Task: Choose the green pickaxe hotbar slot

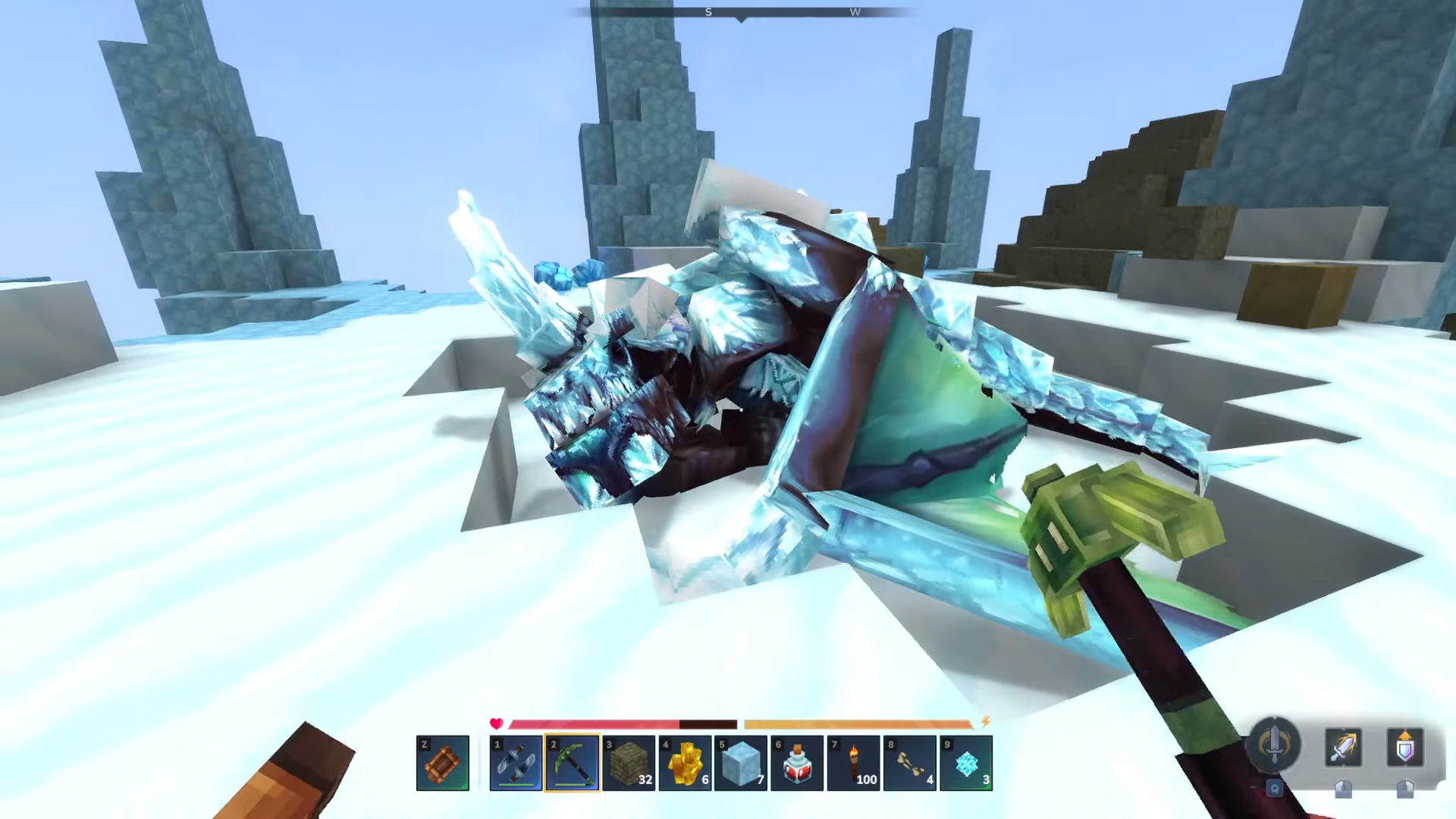Action: coord(573,763)
